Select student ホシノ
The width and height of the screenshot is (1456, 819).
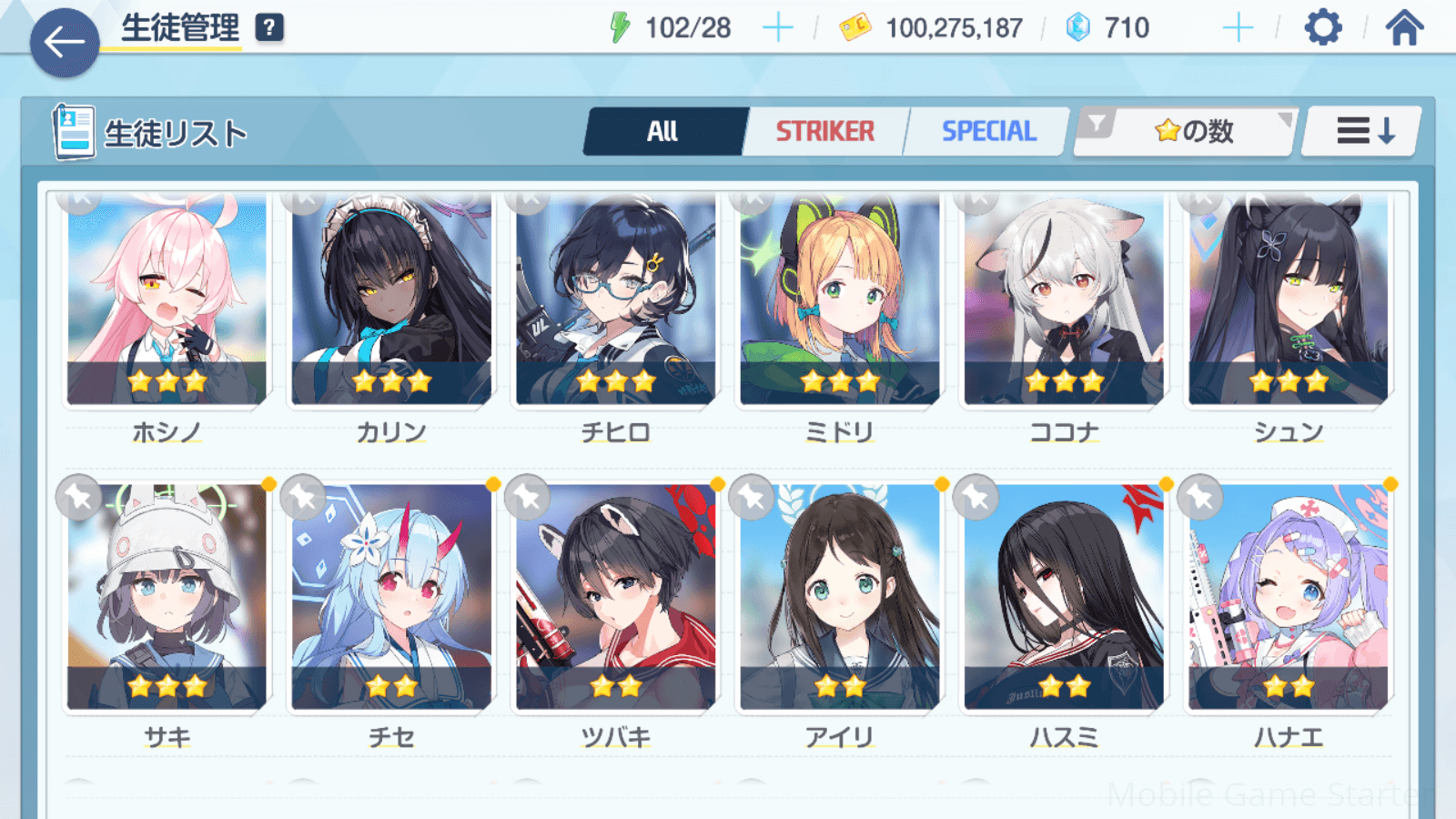167,300
